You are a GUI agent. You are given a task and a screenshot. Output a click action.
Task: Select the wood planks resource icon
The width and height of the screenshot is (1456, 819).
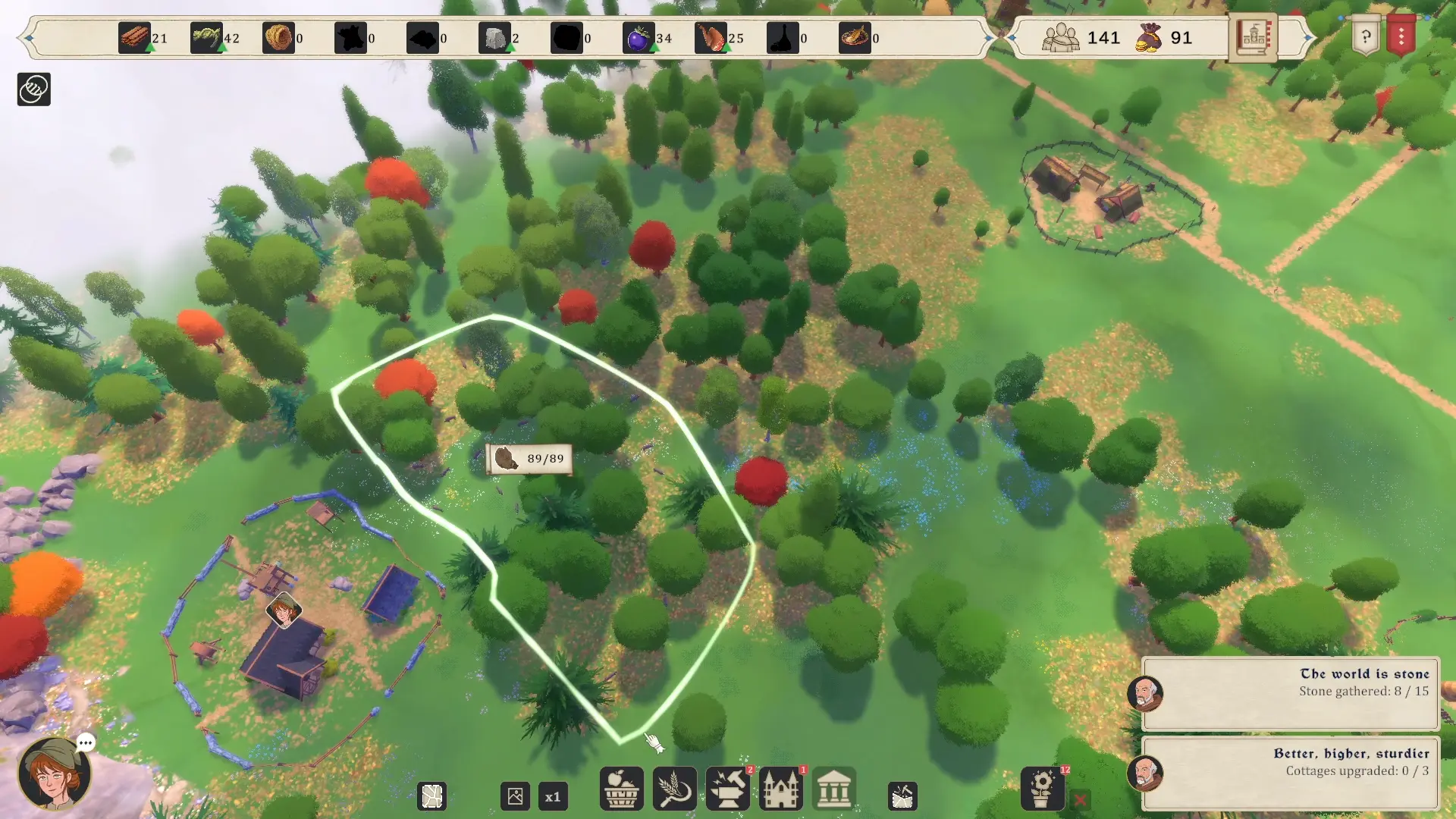[134, 38]
